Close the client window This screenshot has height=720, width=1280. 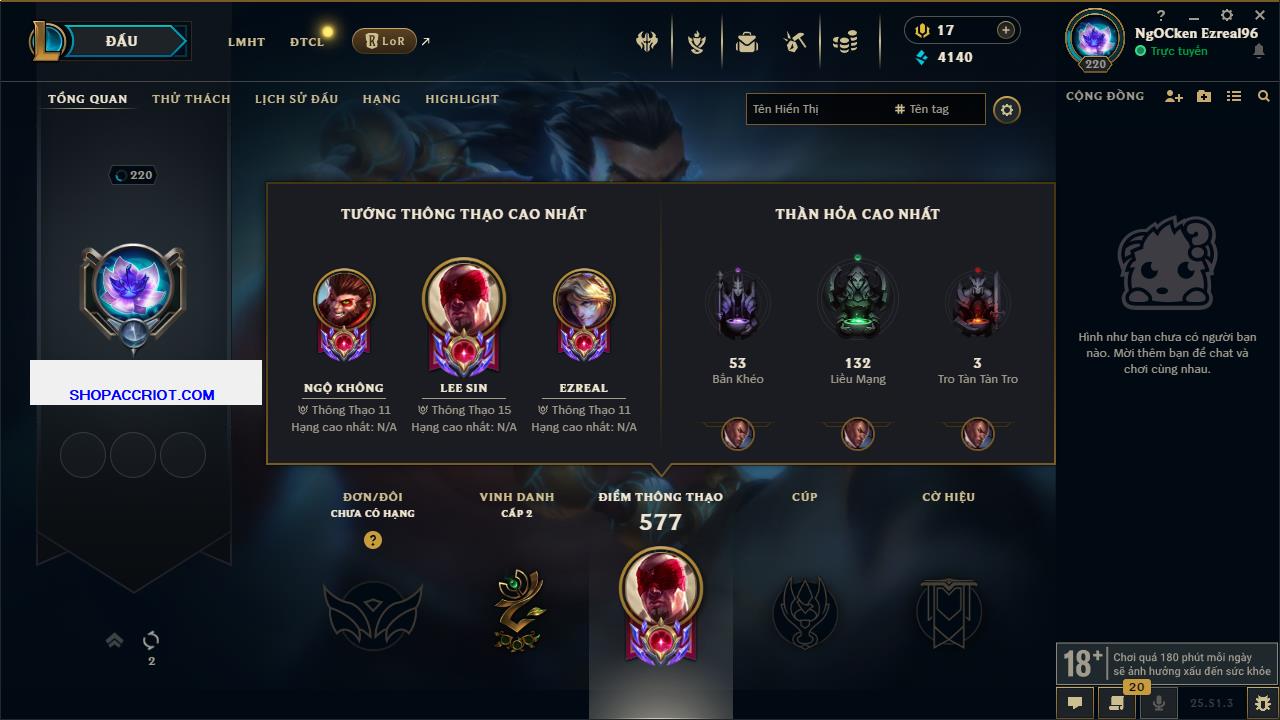click(1259, 15)
